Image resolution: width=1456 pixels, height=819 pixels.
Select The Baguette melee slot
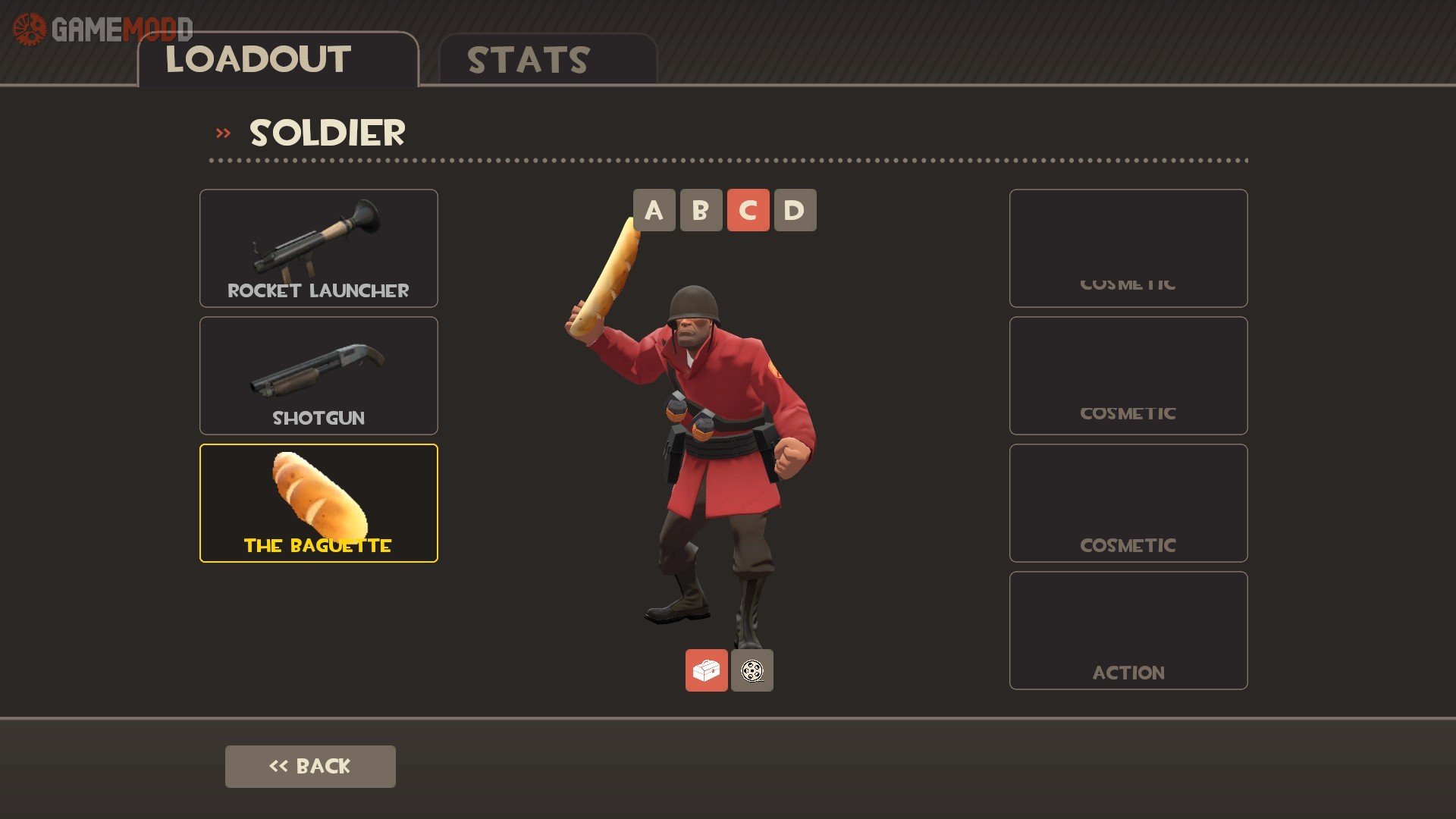coord(318,503)
